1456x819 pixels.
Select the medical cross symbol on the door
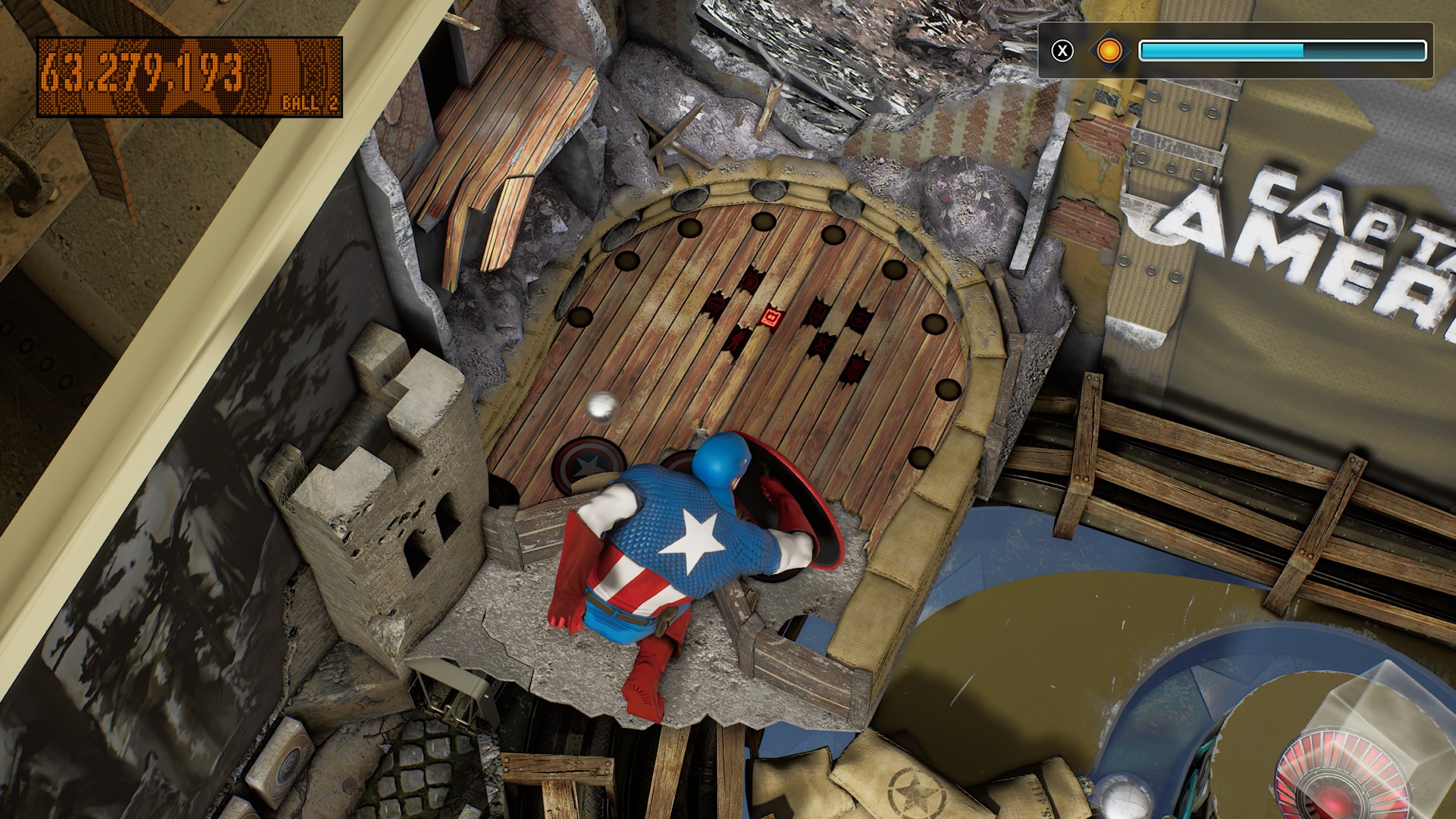tap(859, 319)
